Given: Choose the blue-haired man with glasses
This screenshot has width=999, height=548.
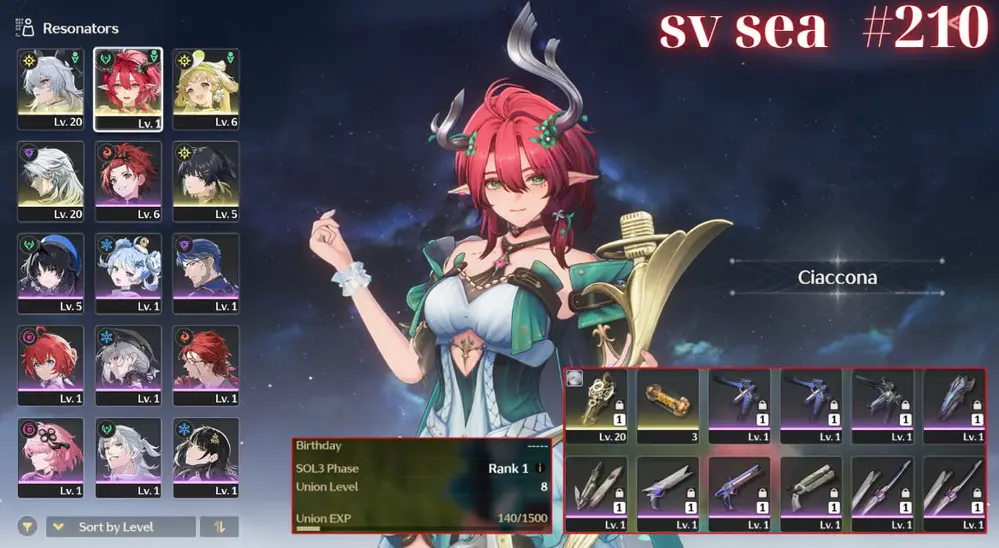Looking at the screenshot, I should click(x=206, y=273).
